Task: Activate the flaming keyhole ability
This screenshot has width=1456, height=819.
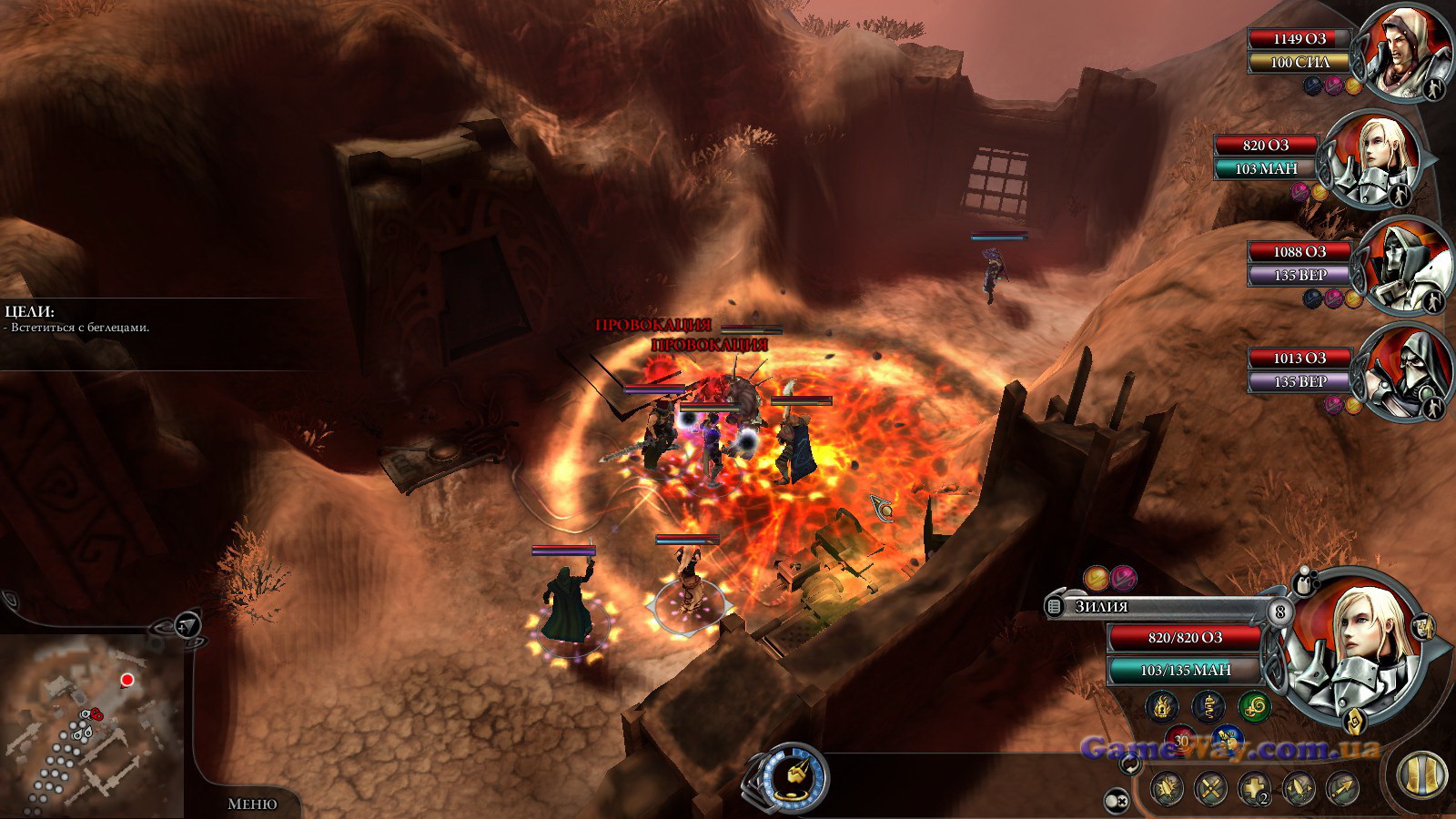Action: pyautogui.click(x=1162, y=706)
